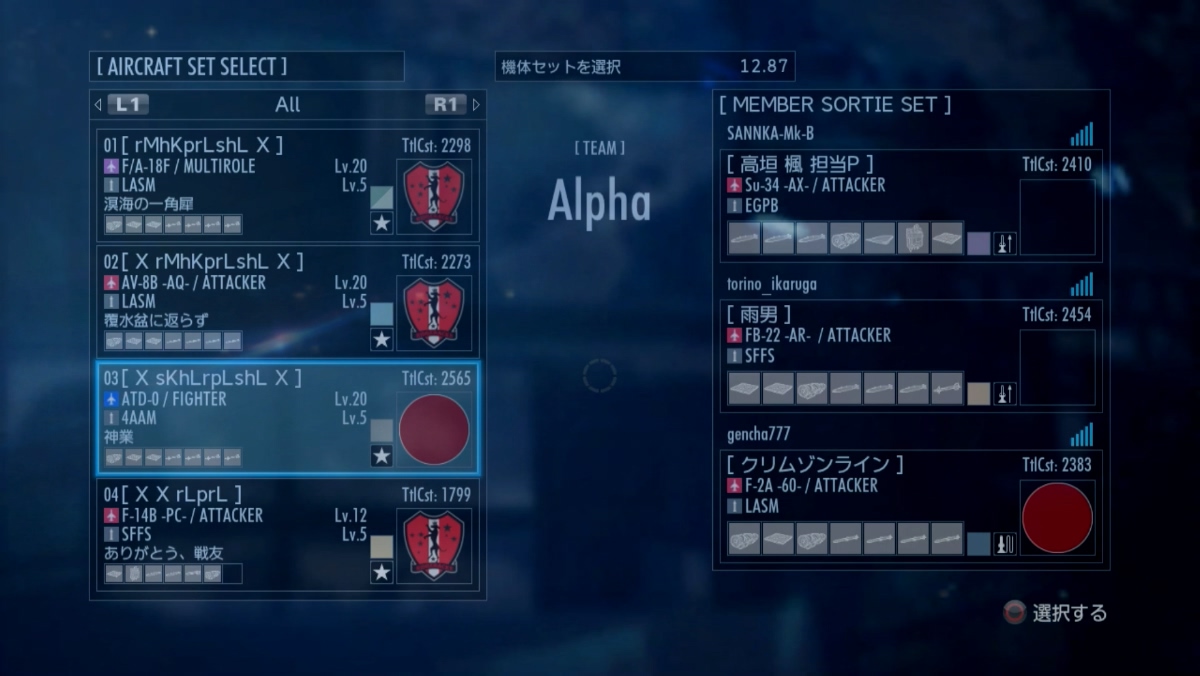1200x676 pixels.
Task: Select highlighted set 03 ATD-0 Fighter
Action: tap(240, 417)
